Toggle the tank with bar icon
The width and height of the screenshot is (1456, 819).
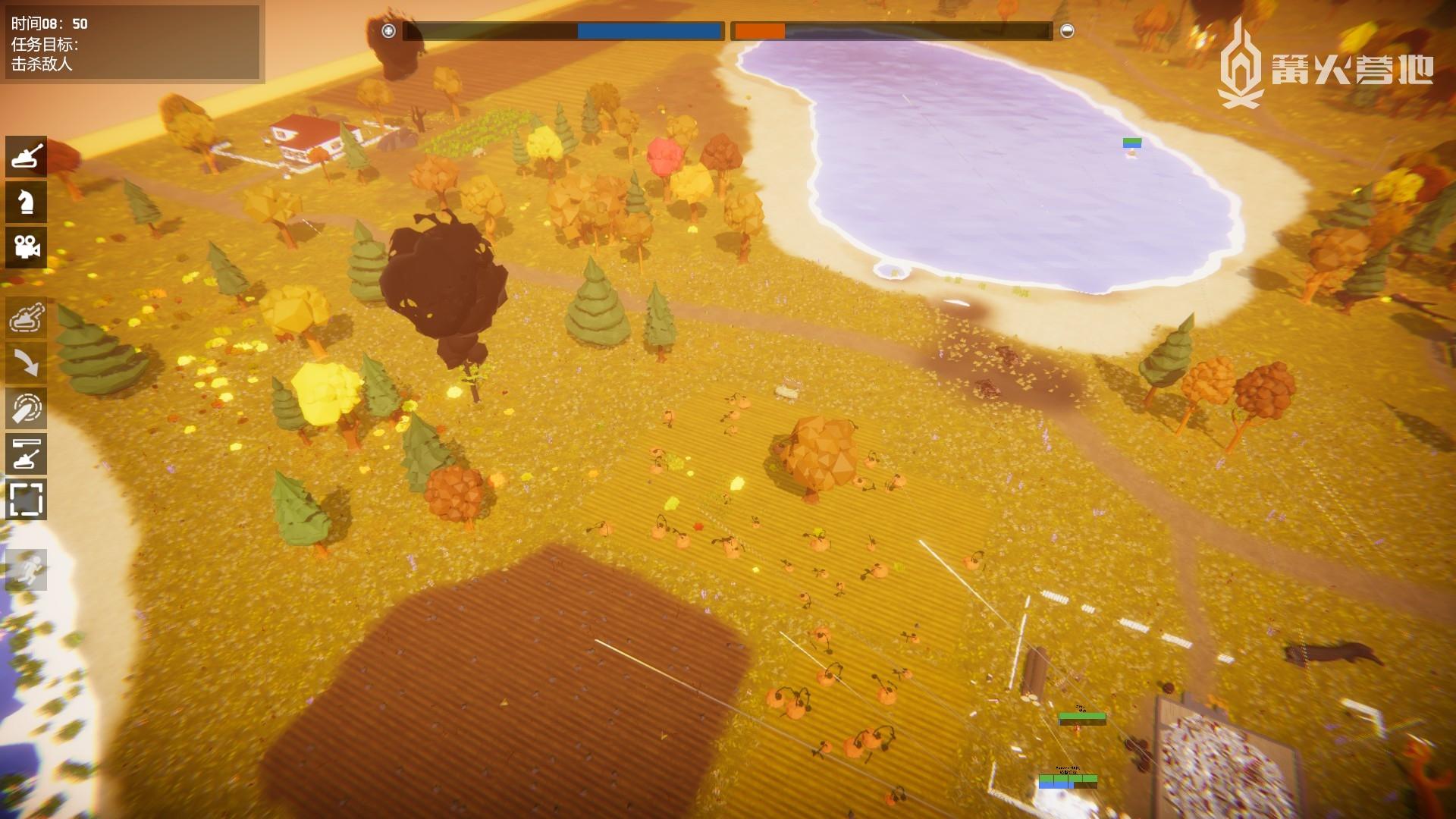pyautogui.click(x=27, y=454)
